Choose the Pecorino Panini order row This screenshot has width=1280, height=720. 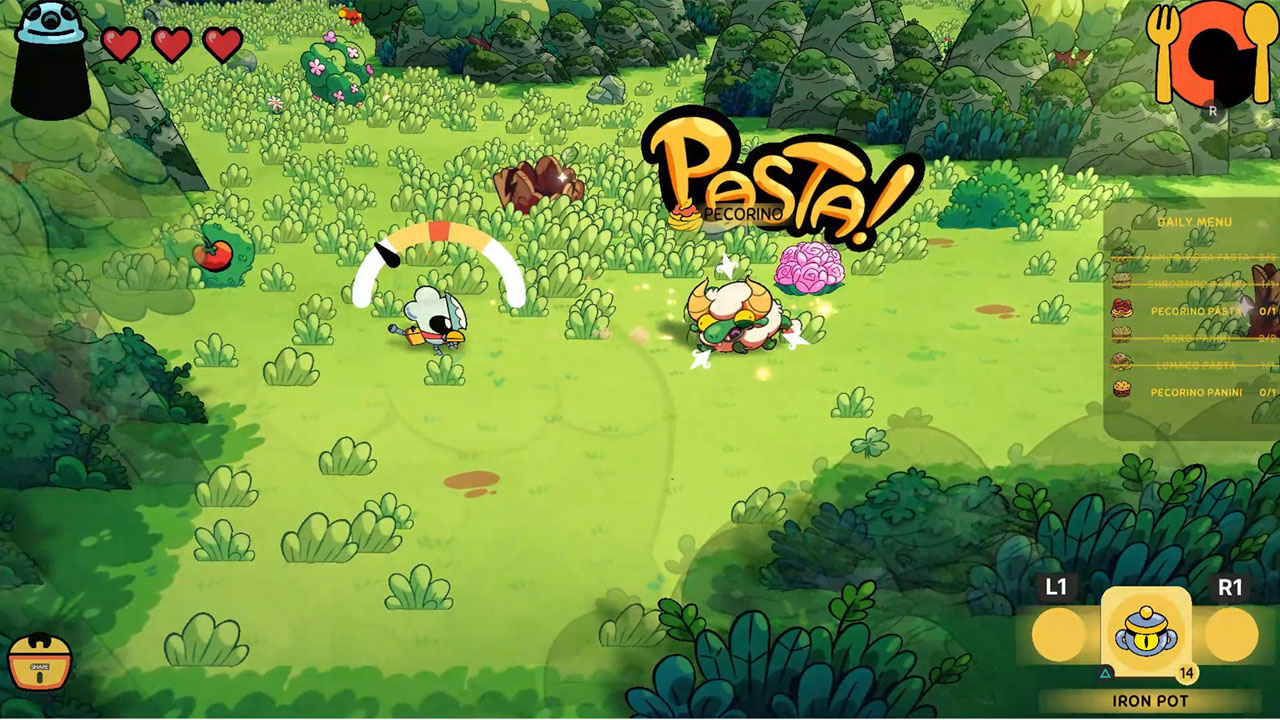pyautogui.click(x=1193, y=392)
